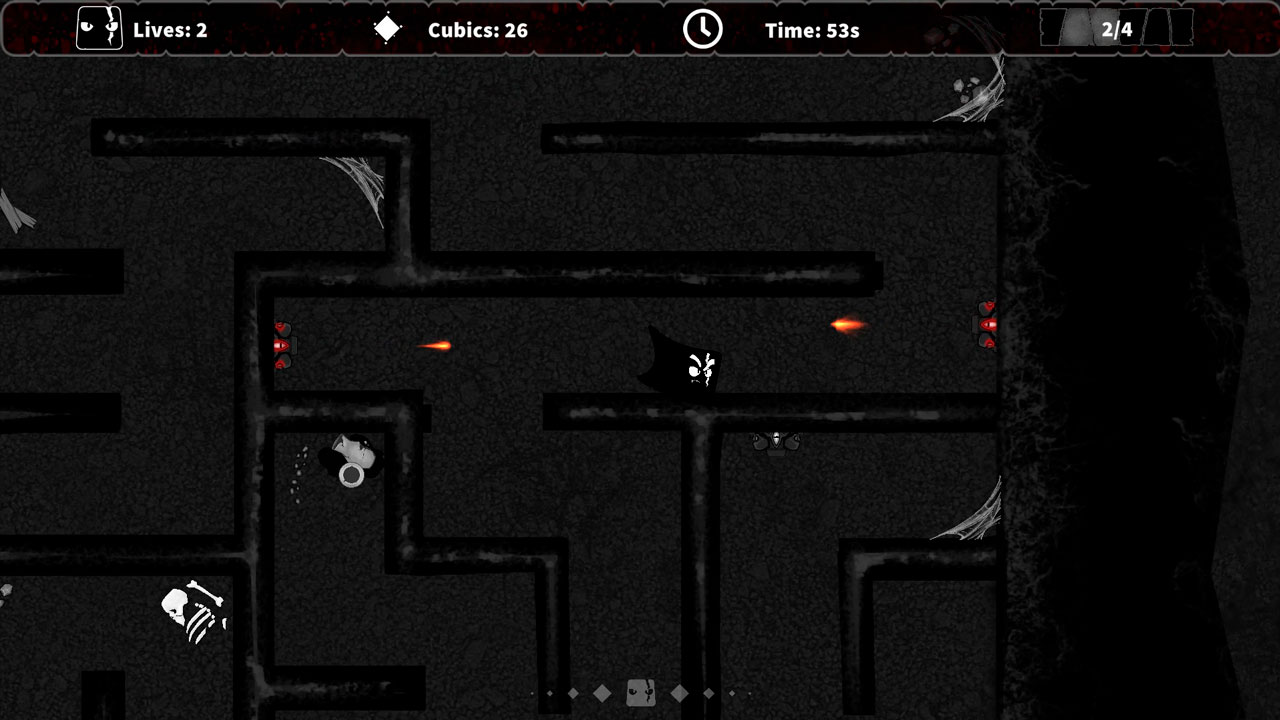Click the large diamond right of the cube marker
The image size is (1280, 720).
coord(681,691)
